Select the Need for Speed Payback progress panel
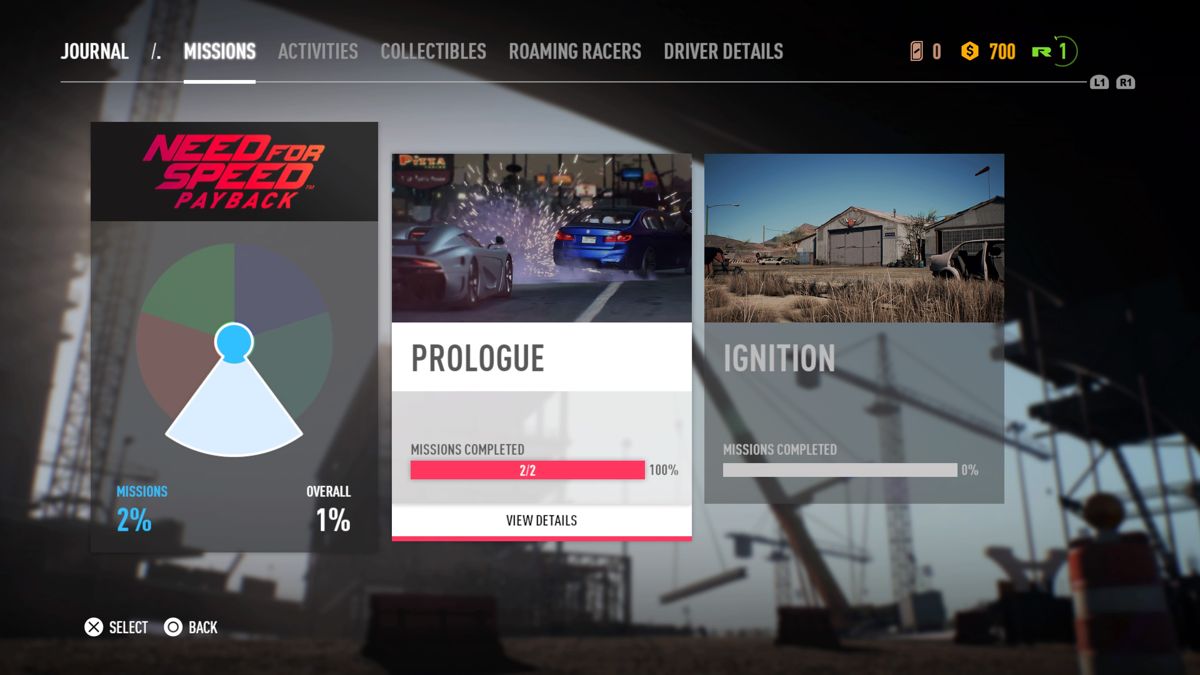1200x675 pixels. (234, 337)
